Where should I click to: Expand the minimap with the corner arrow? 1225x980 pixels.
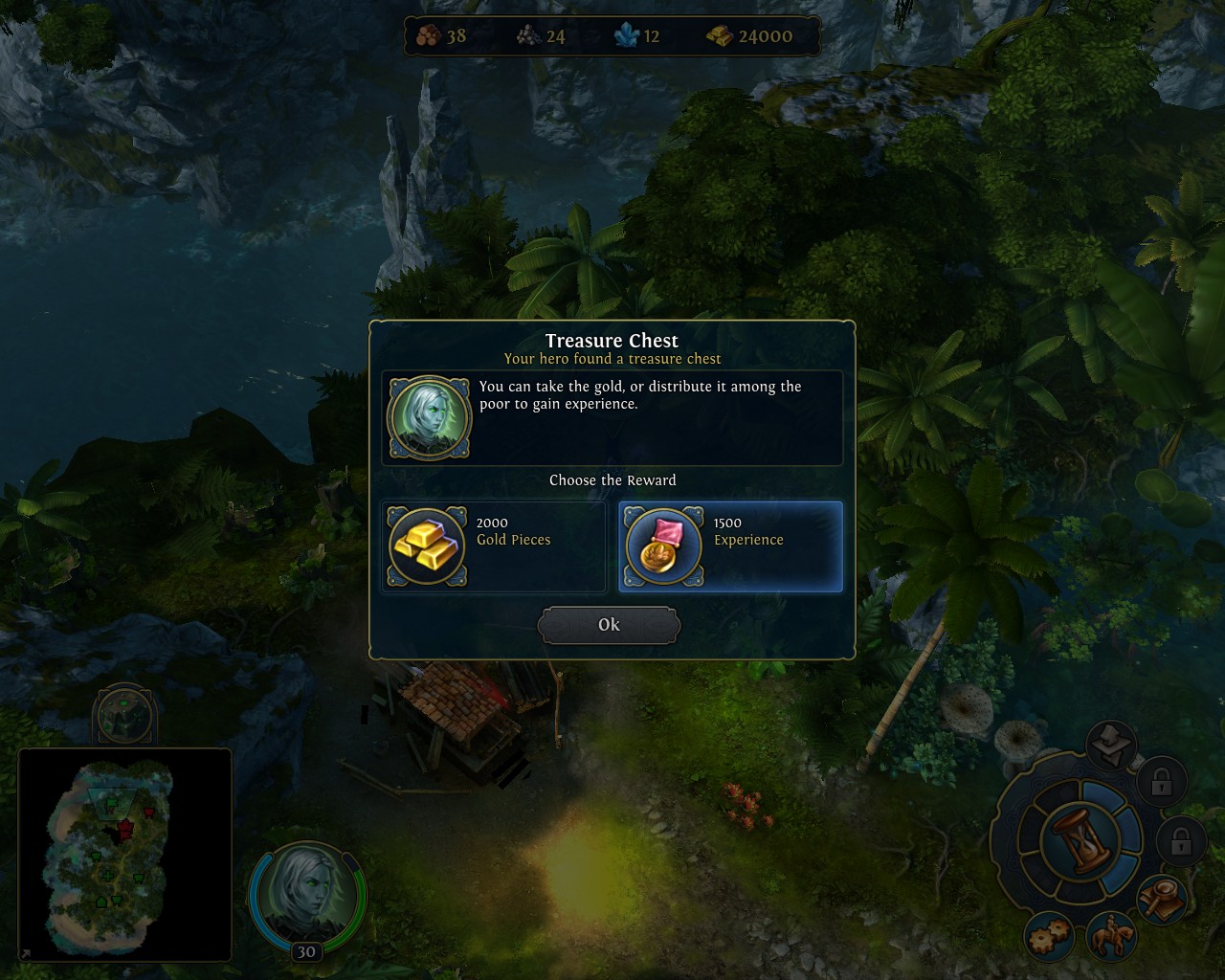coord(25,954)
